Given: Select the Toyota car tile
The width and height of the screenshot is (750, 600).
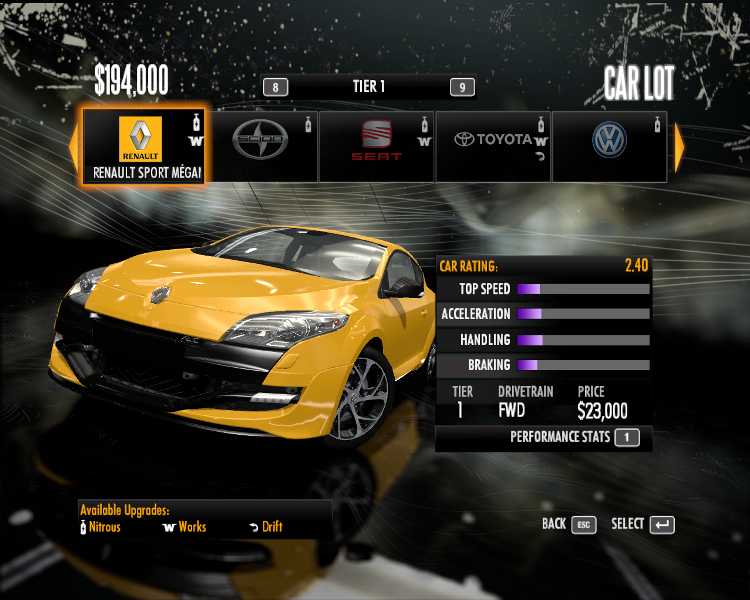Looking at the screenshot, I should pos(494,146).
